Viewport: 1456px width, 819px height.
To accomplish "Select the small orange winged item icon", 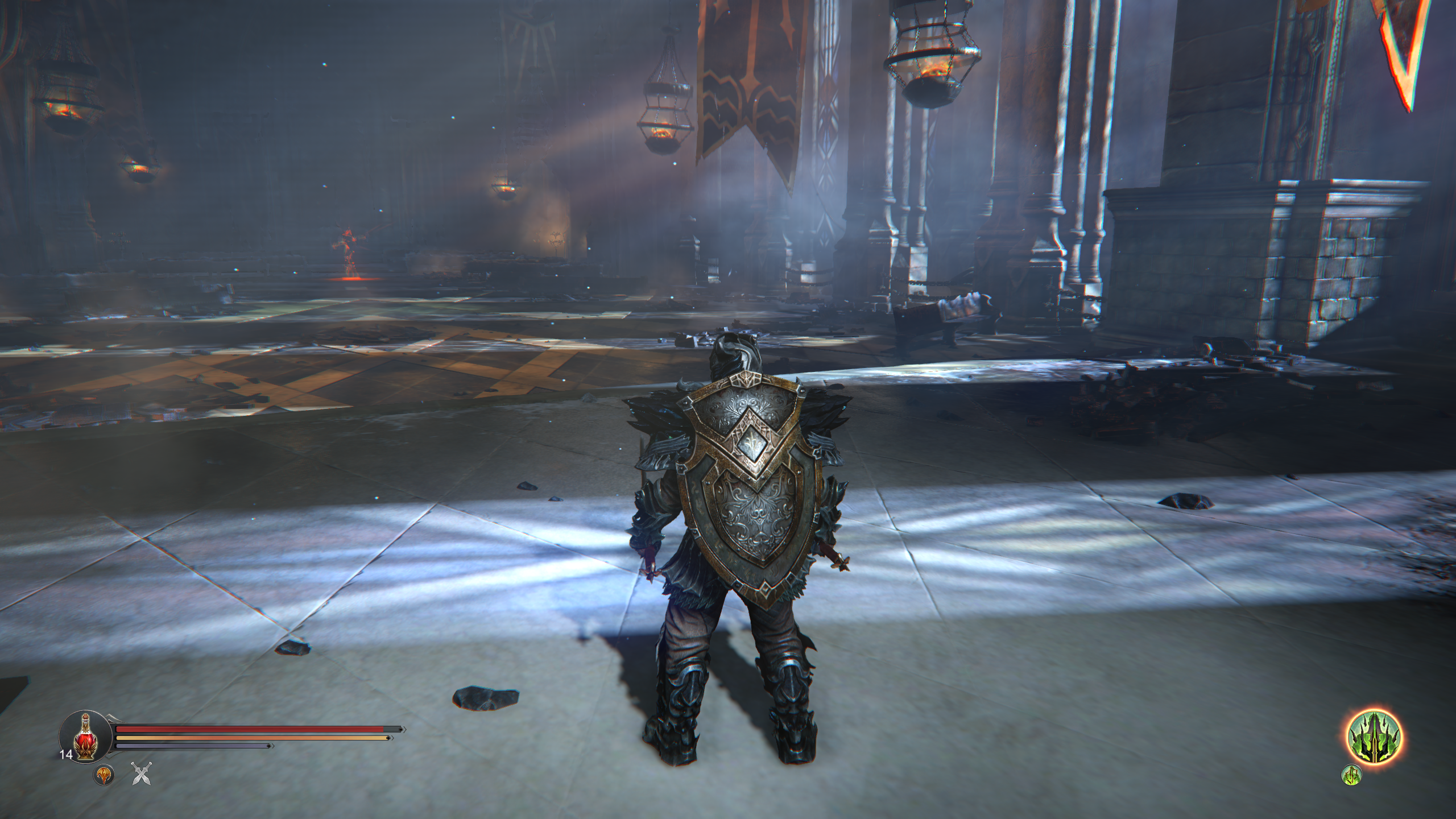I will click(103, 775).
